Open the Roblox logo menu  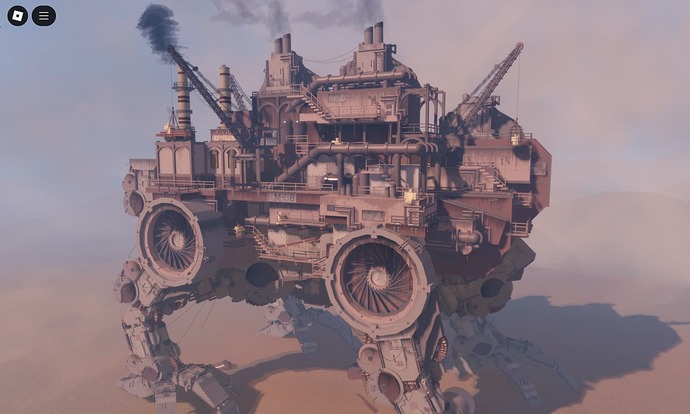pyautogui.click(x=17, y=16)
